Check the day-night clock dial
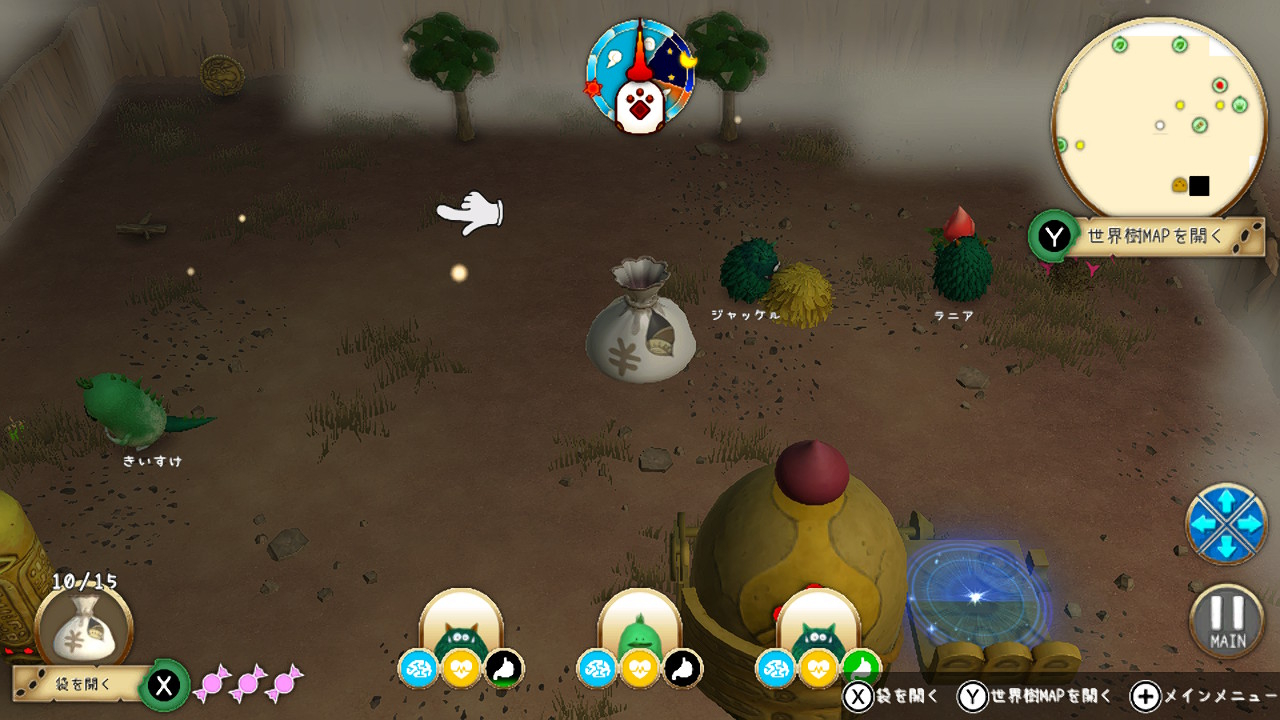This screenshot has width=1280, height=720. (x=640, y=76)
